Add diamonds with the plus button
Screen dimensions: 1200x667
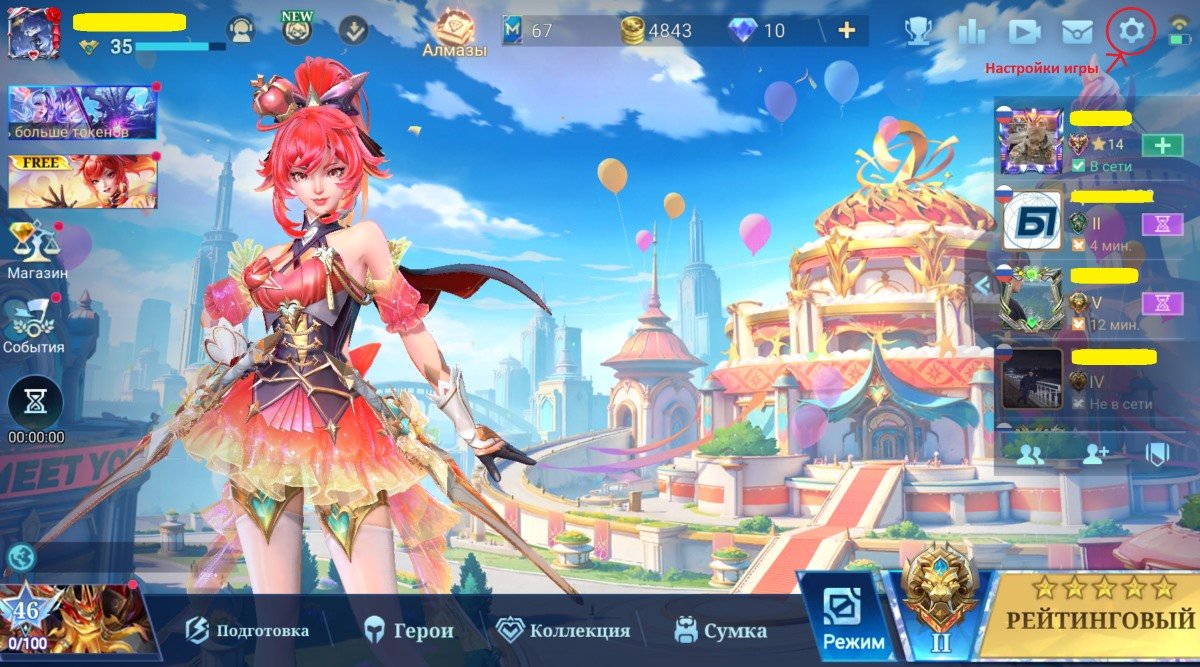pyautogui.click(x=846, y=30)
